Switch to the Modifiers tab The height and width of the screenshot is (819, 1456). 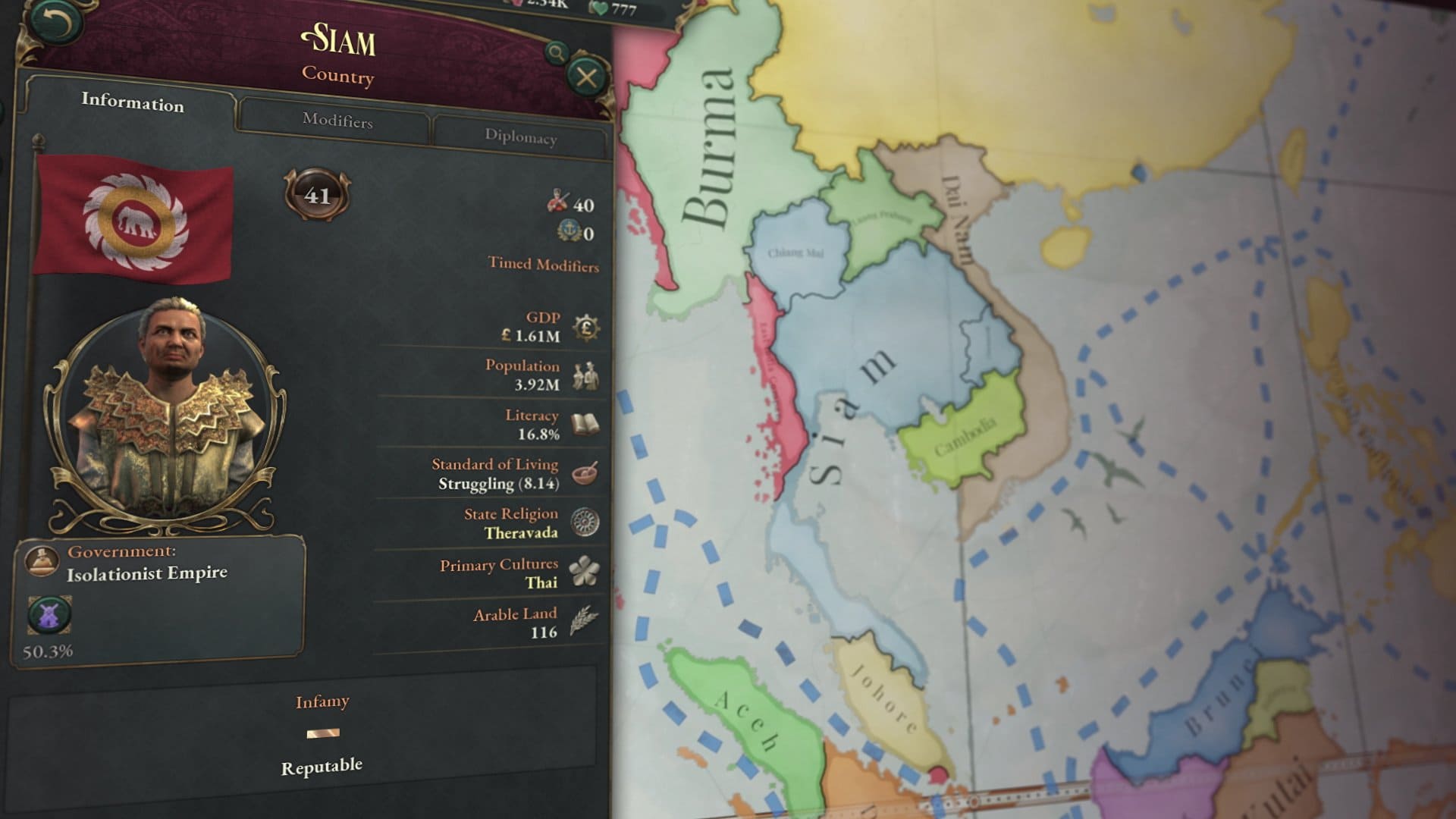[x=337, y=121]
